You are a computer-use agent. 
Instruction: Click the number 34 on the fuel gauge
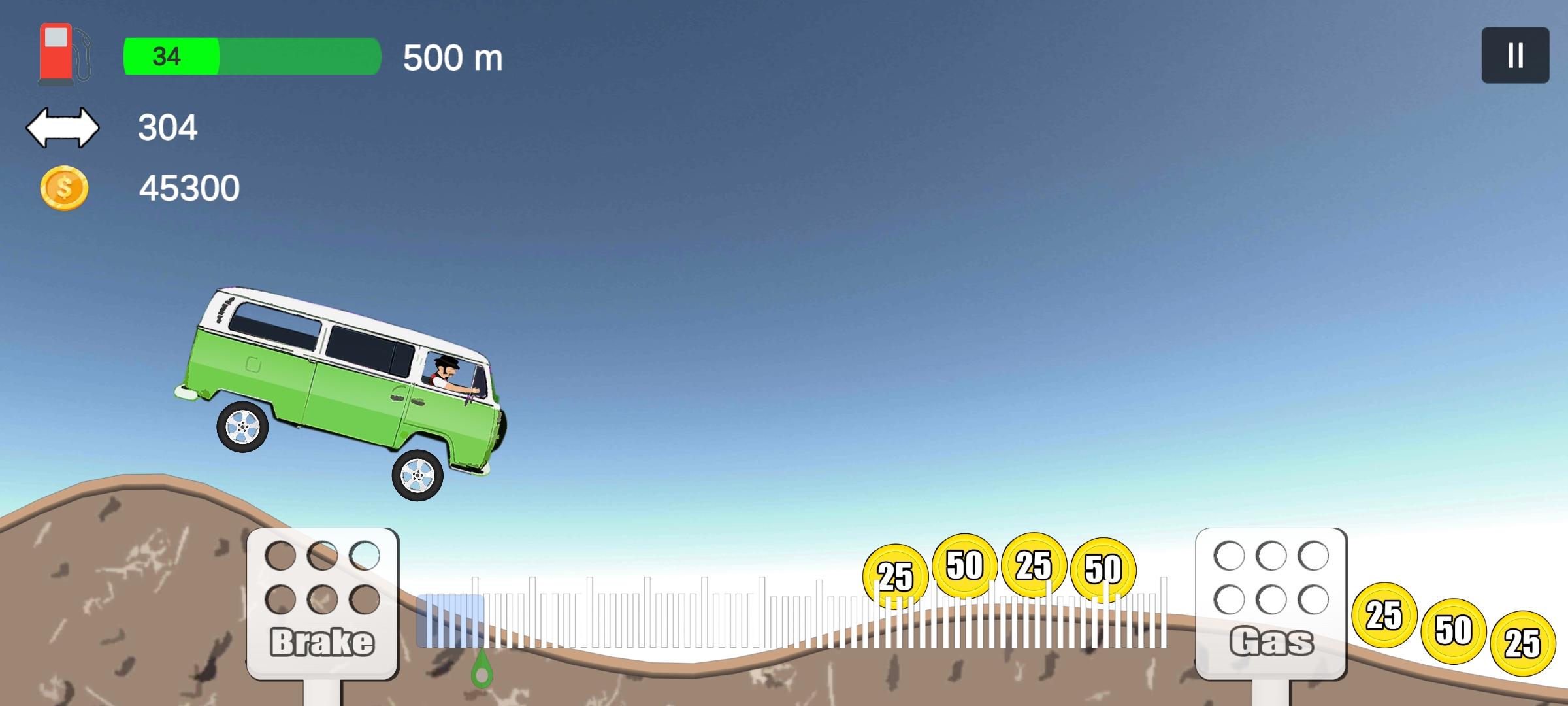point(165,58)
